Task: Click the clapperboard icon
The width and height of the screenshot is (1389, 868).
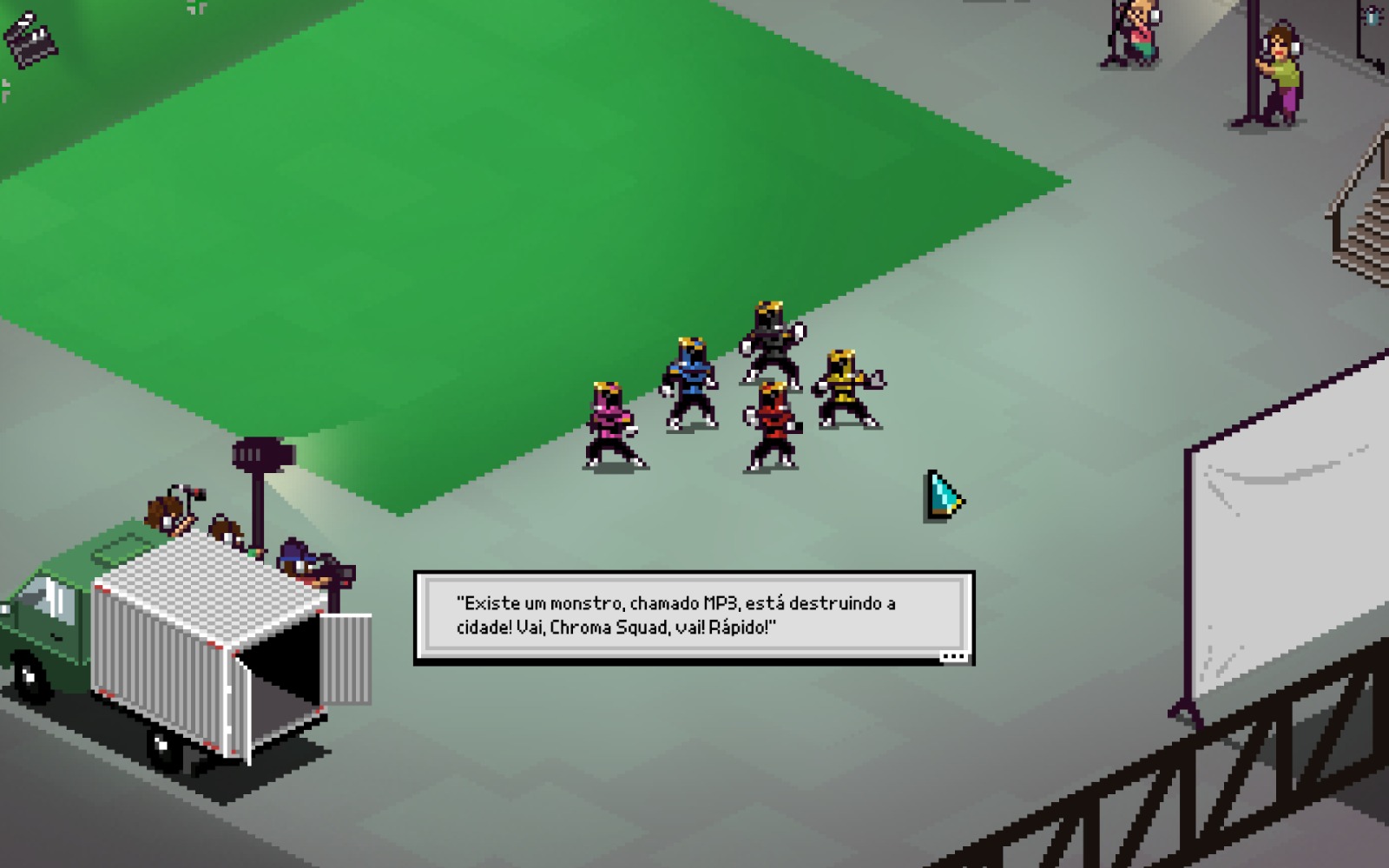Action: (30, 38)
